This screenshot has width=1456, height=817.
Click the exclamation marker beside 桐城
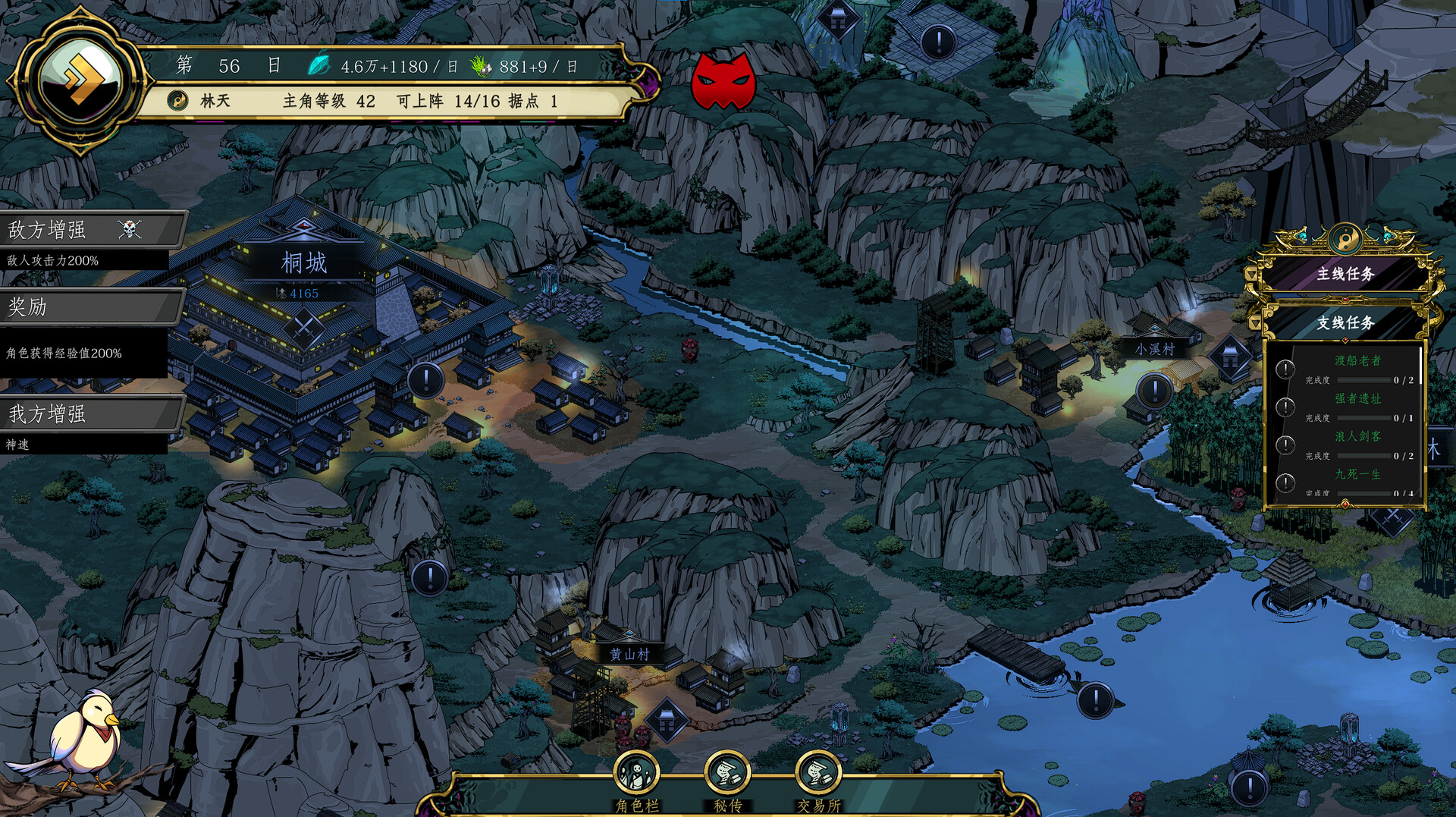[x=426, y=379]
